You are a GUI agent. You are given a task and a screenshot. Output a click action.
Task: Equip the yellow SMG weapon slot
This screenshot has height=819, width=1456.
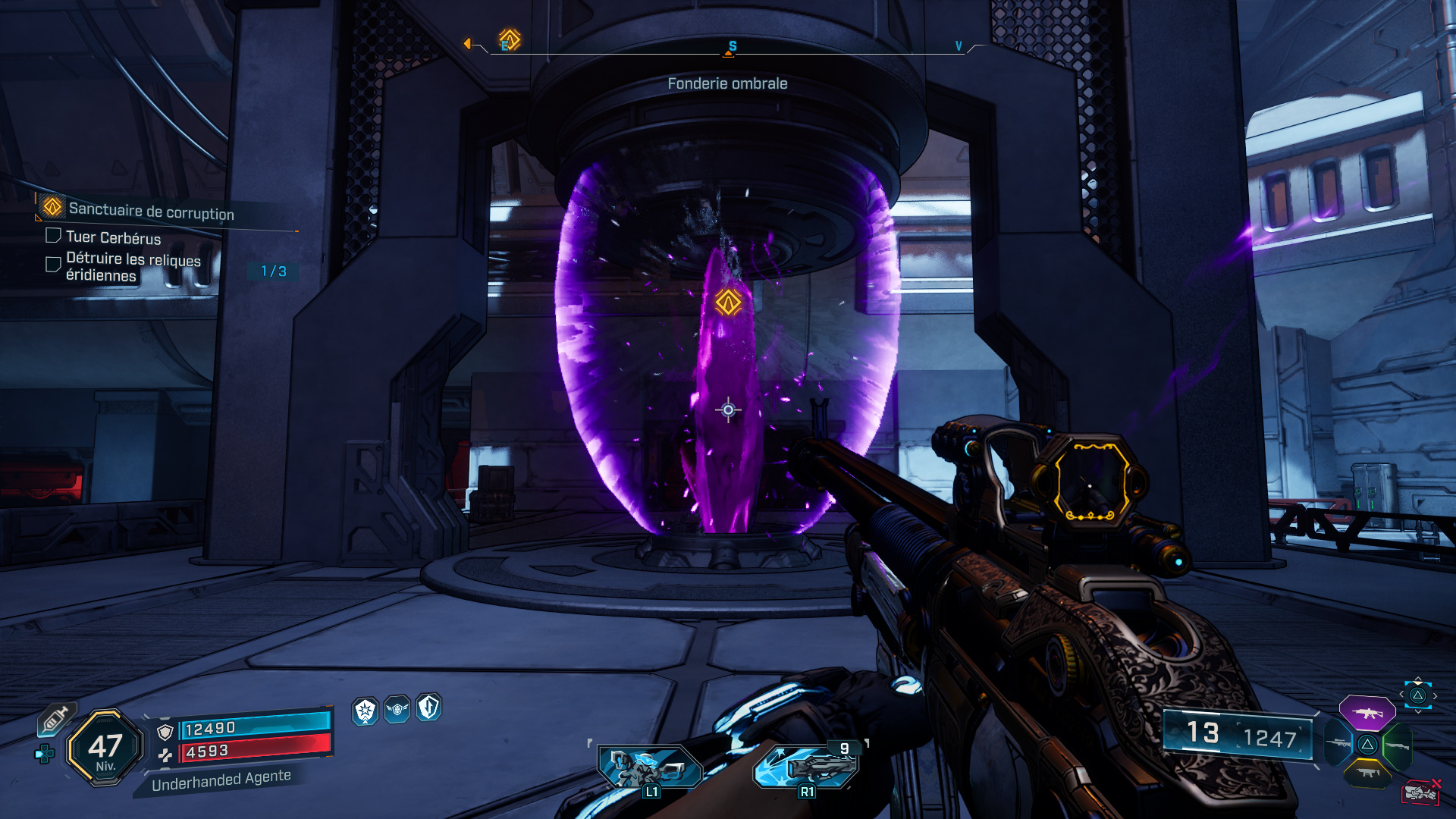[x=1367, y=773]
